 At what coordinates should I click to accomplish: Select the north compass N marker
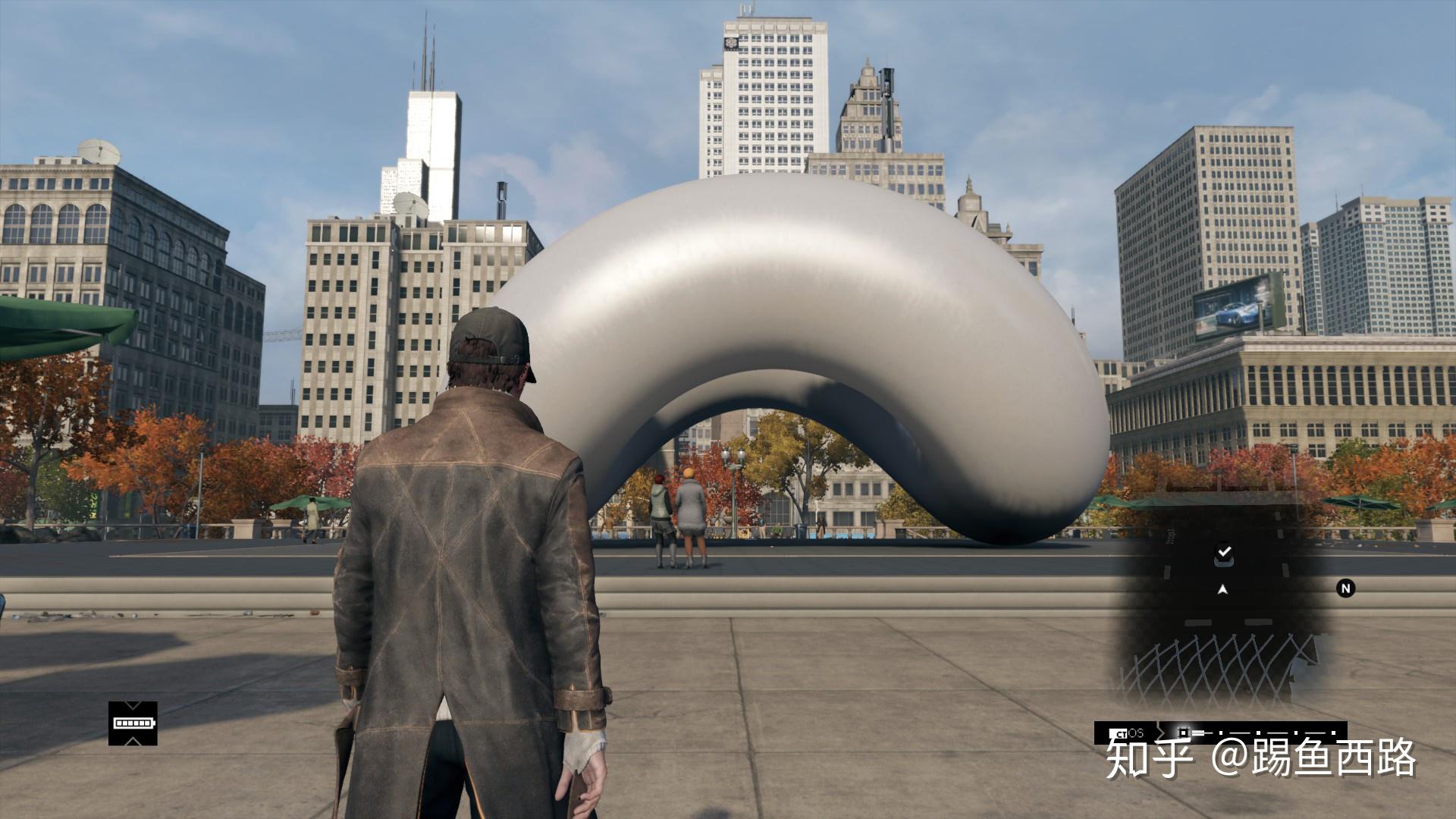click(1345, 588)
